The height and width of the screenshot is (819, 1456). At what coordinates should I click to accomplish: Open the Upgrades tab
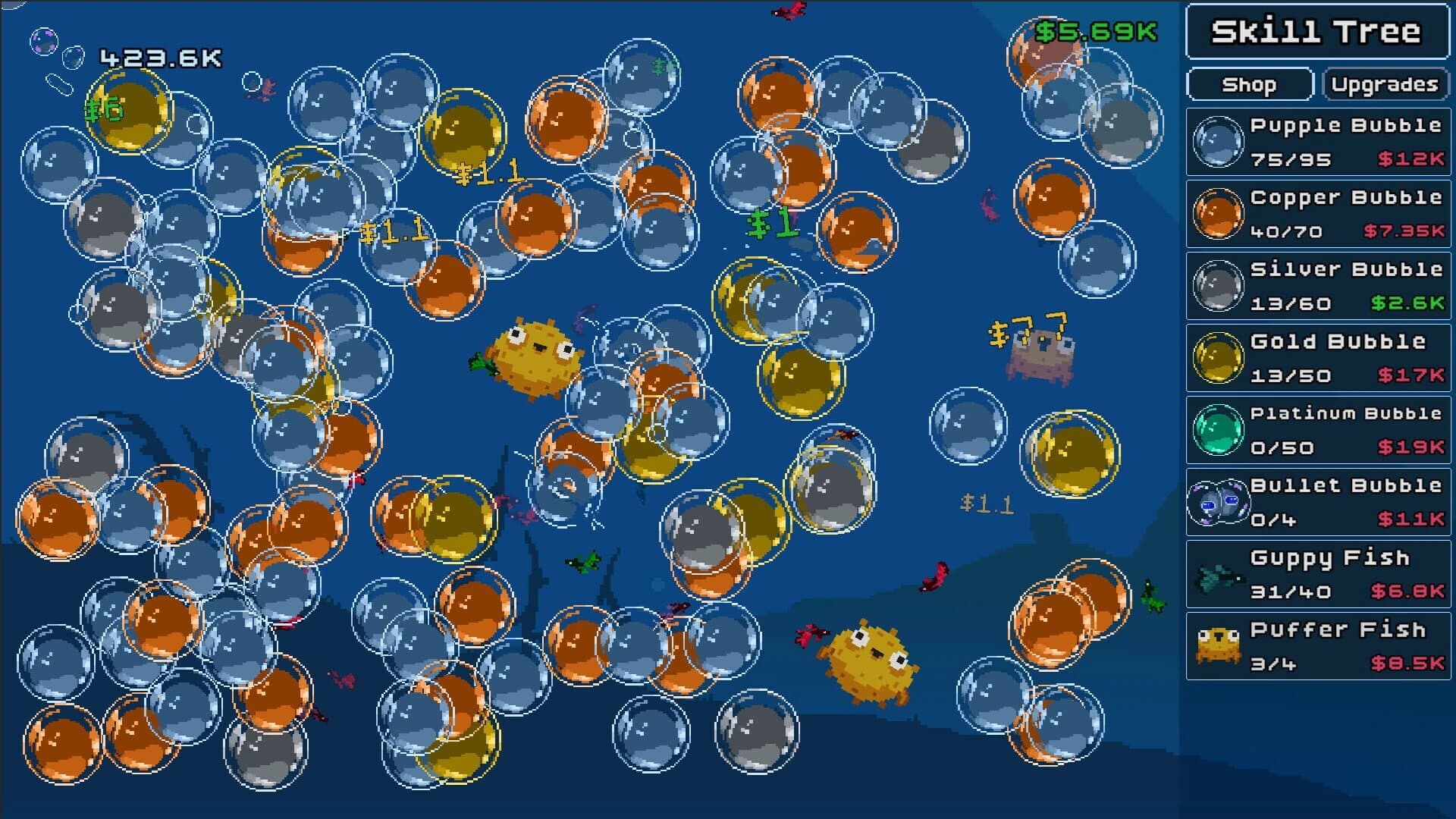1385,84
